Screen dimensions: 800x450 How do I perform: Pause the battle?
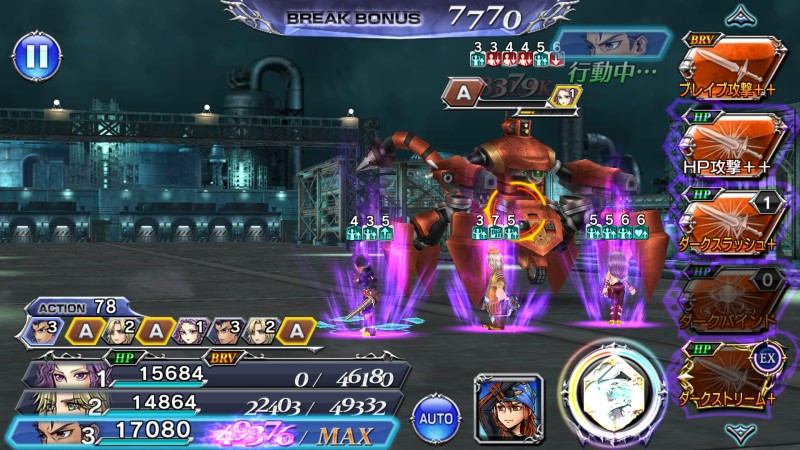click(x=35, y=56)
